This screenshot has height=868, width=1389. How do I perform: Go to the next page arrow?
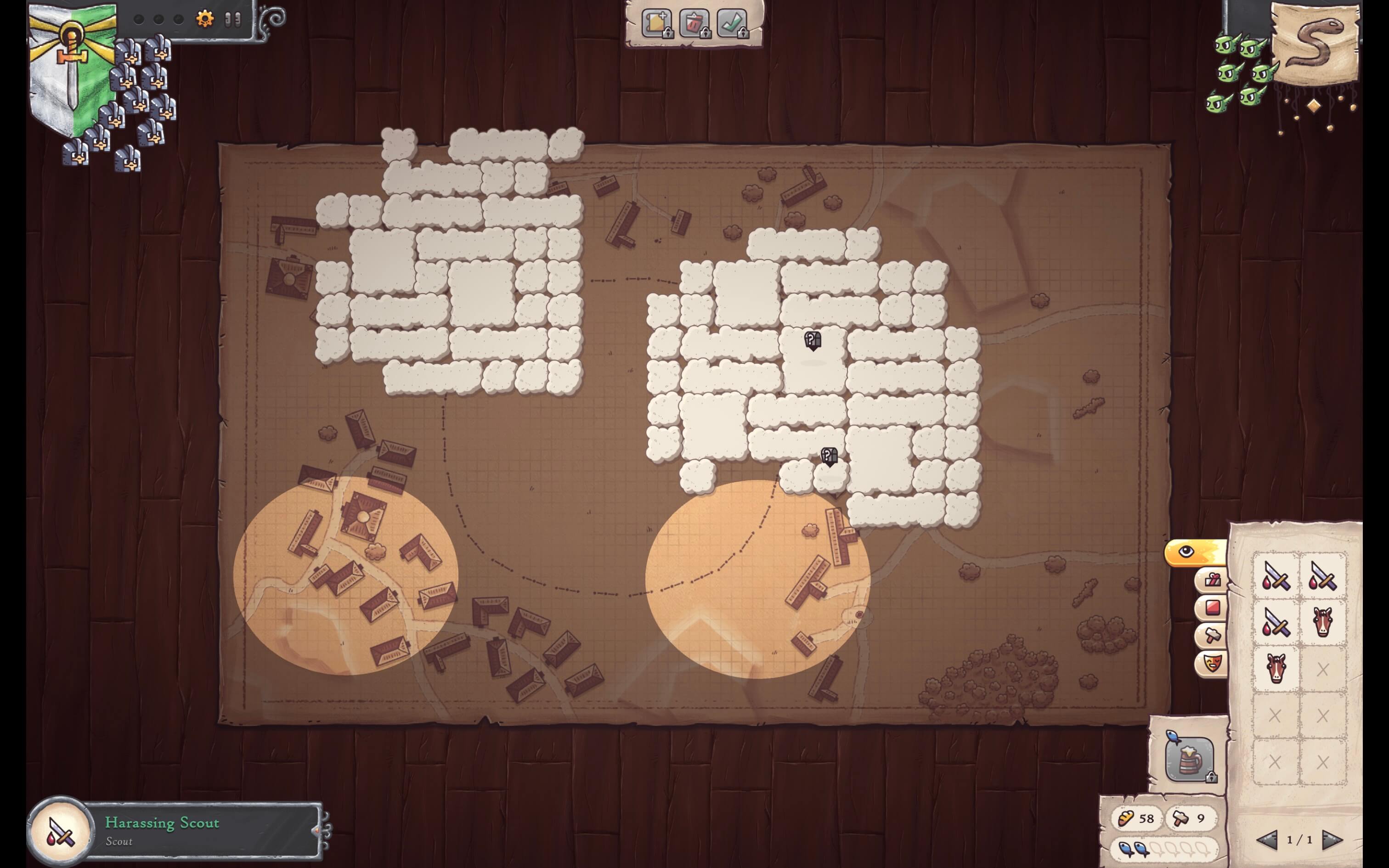point(1332,840)
